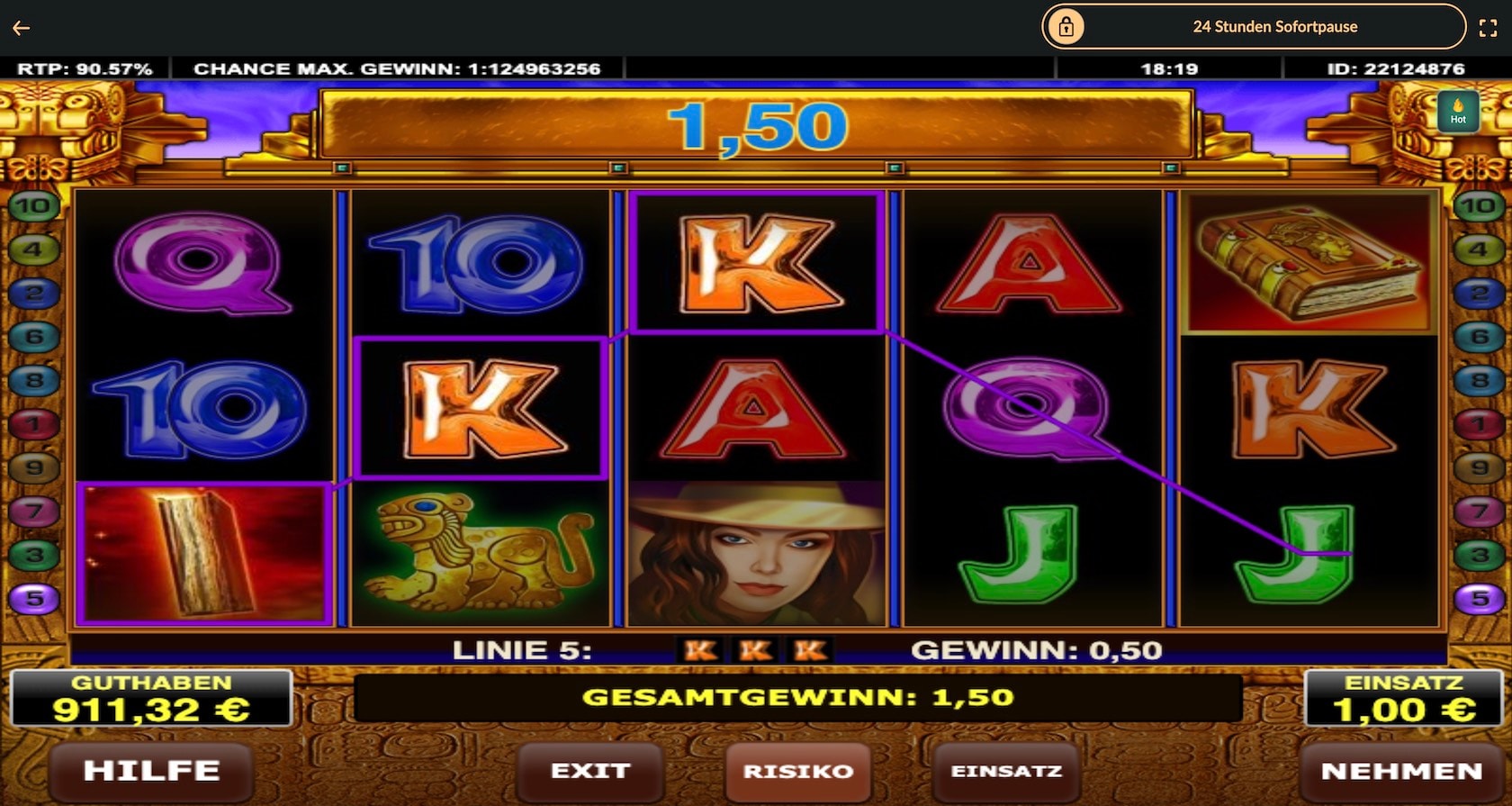
Task: Gamble the win with RISIKO
Action: (797, 771)
